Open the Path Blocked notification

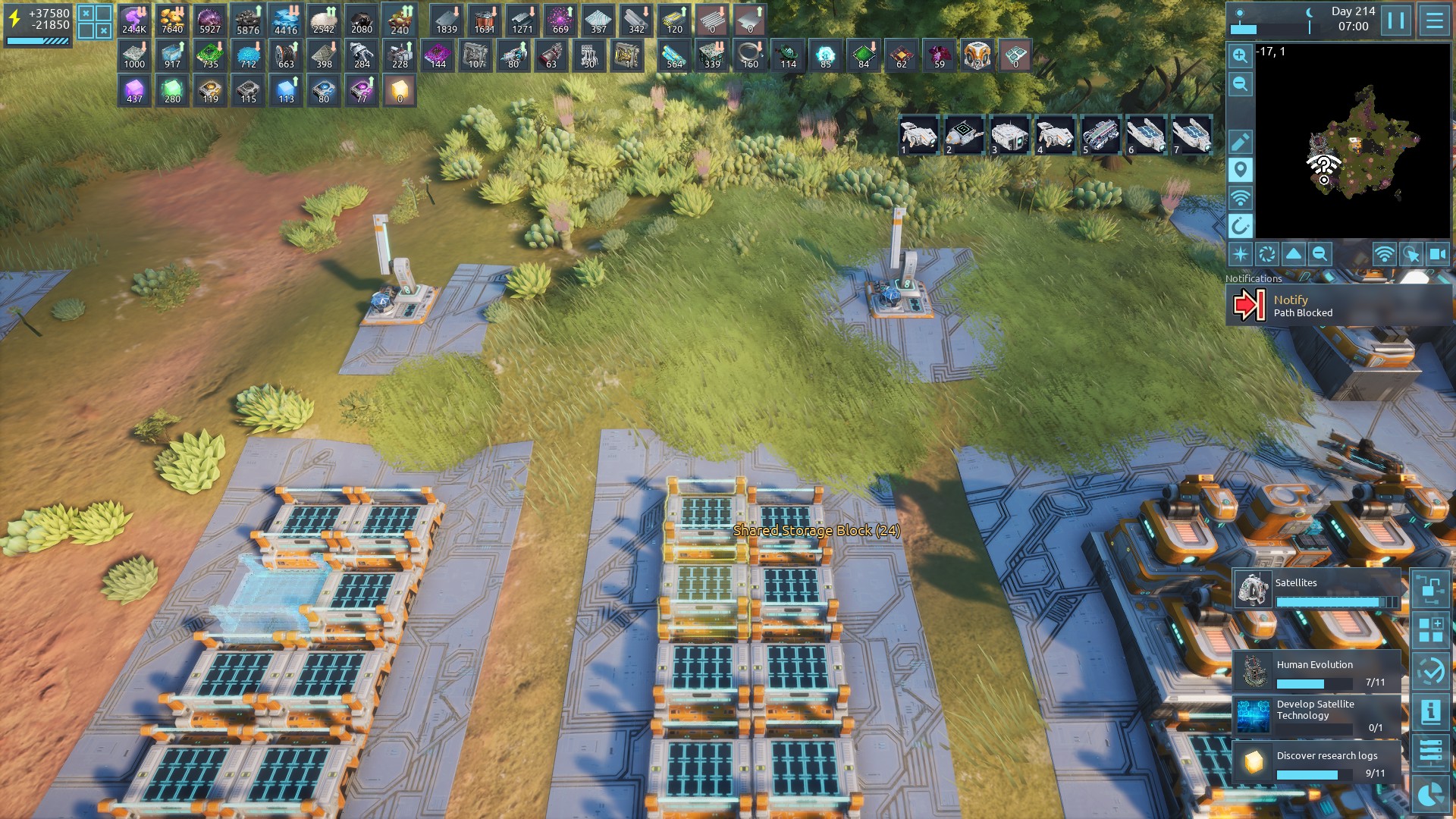1338,306
